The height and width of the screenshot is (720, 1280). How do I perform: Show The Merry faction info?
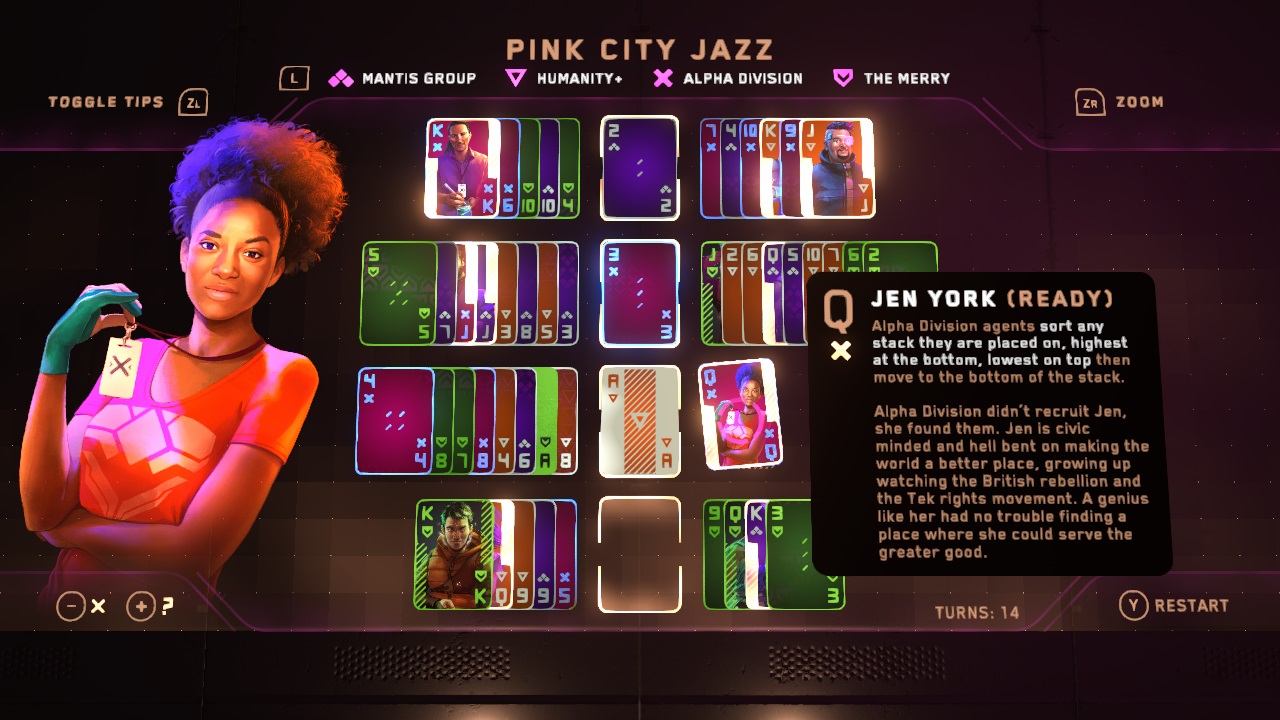tap(892, 78)
